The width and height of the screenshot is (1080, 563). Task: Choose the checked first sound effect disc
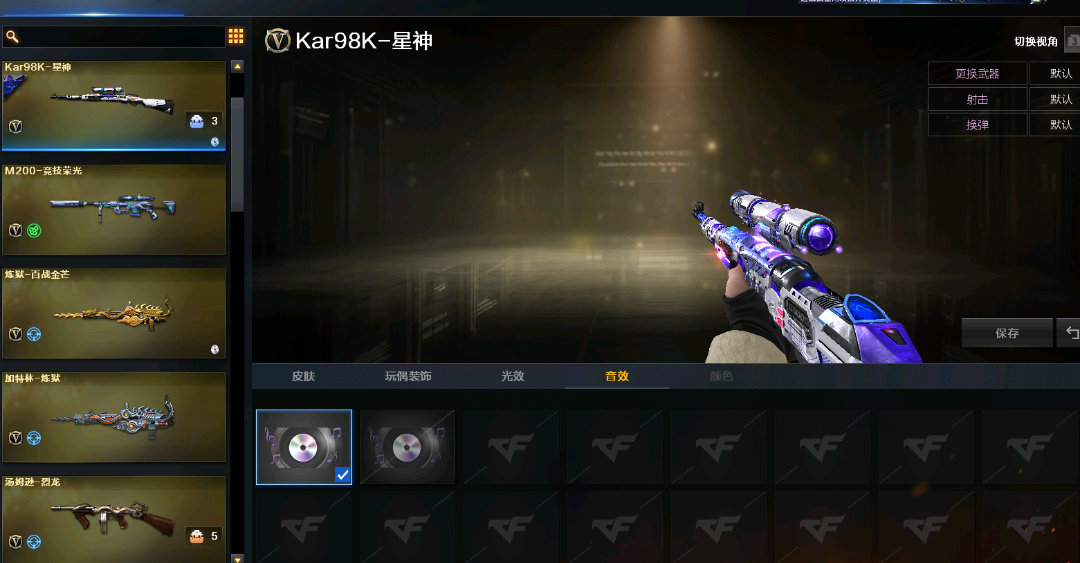pyautogui.click(x=304, y=447)
